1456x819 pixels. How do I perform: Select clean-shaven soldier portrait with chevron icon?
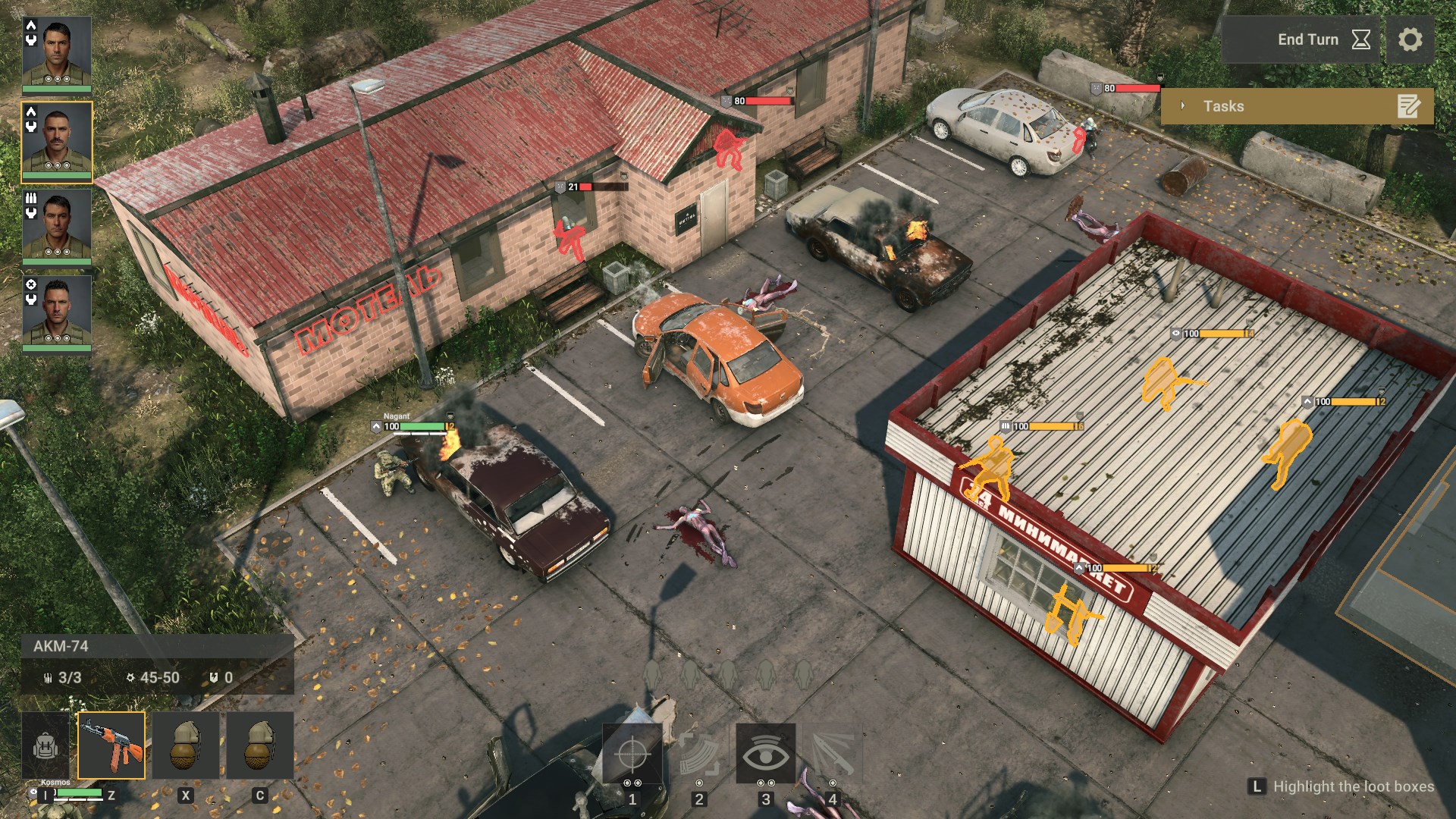(x=57, y=55)
